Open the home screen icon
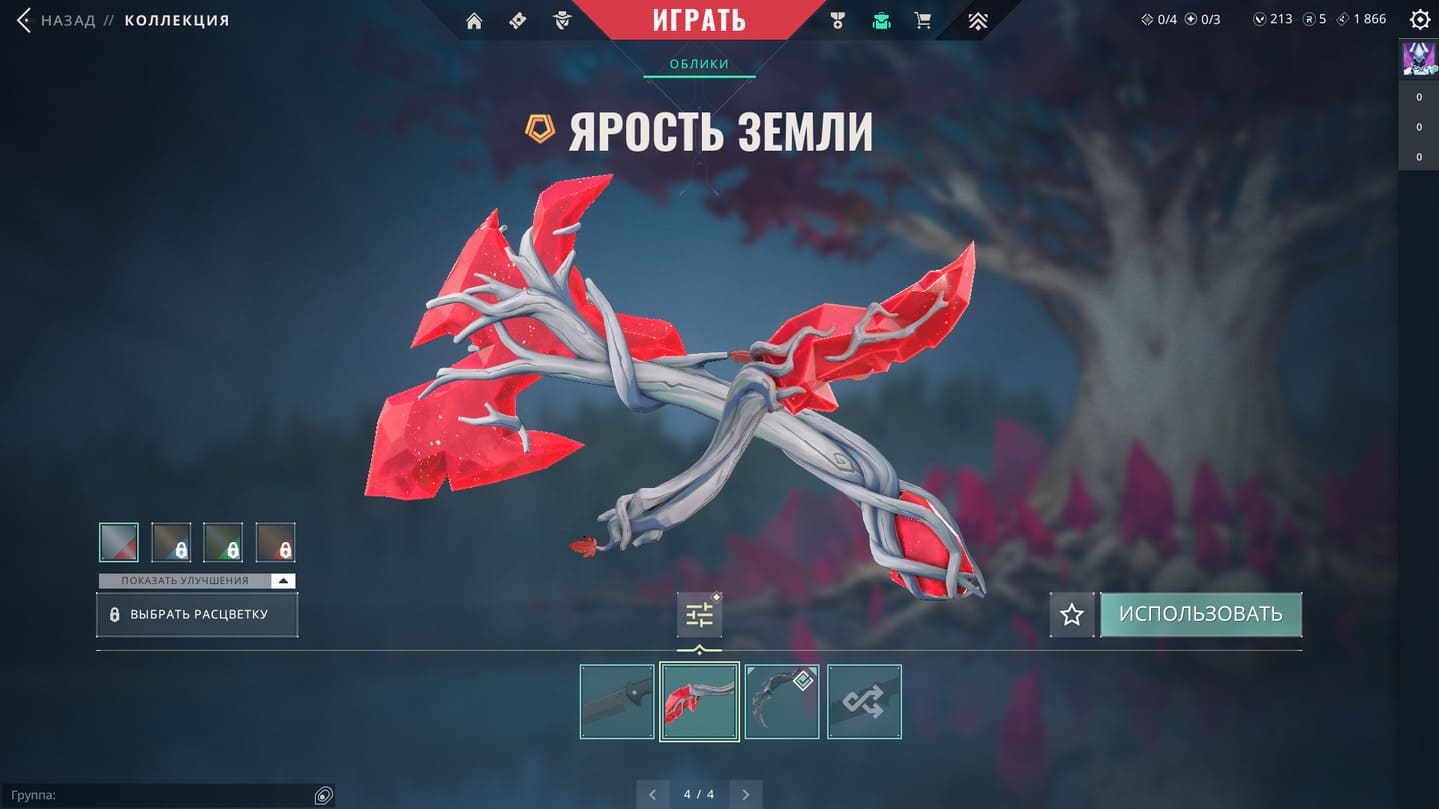 [x=474, y=21]
